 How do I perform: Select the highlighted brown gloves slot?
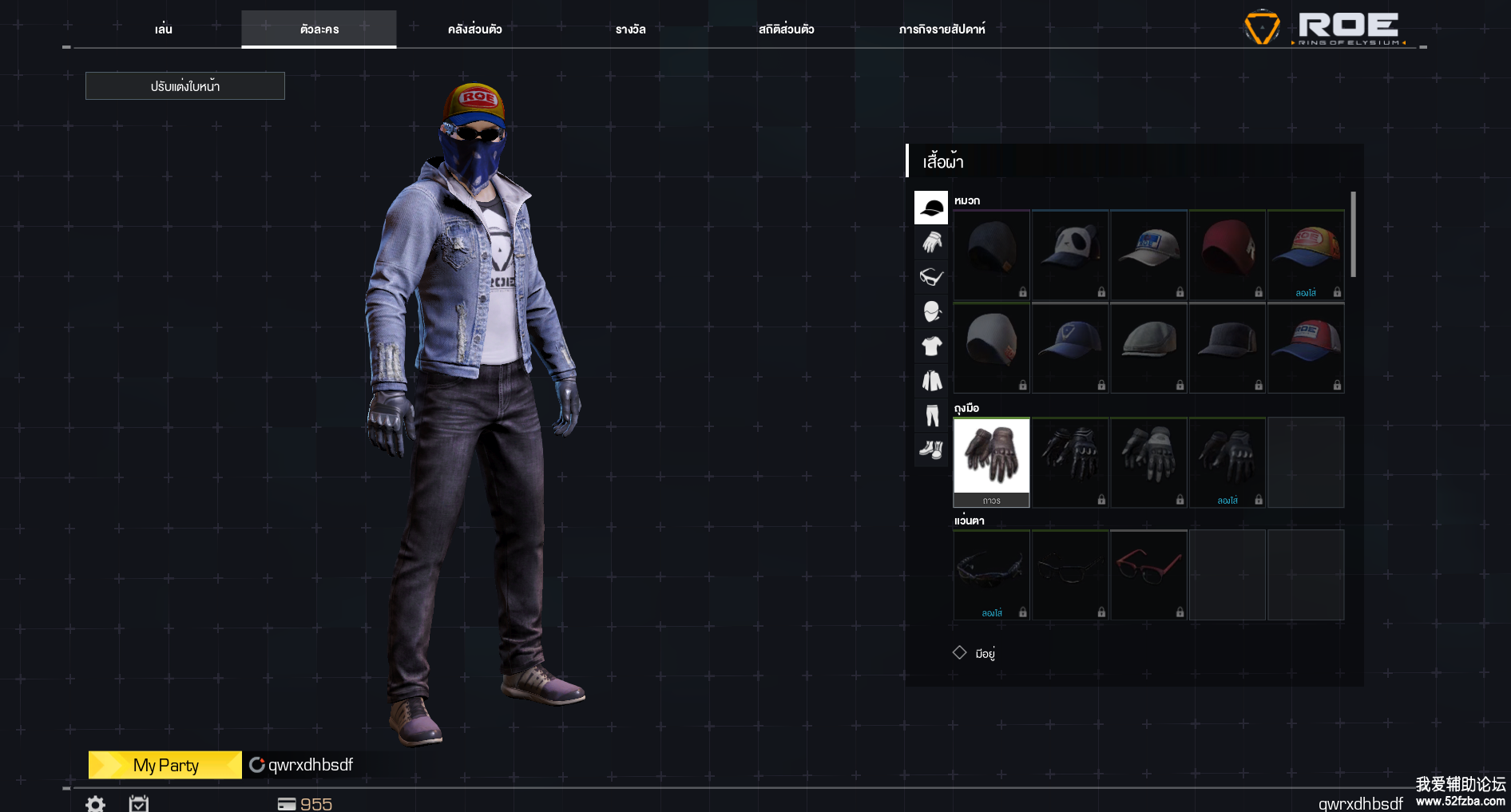pyautogui.click(x=991, y=461)
